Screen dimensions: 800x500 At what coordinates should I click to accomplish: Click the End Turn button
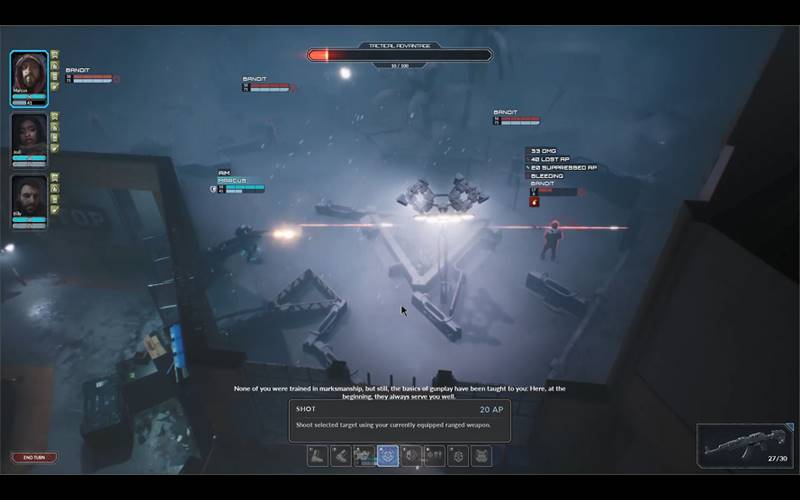pos(34,457)
